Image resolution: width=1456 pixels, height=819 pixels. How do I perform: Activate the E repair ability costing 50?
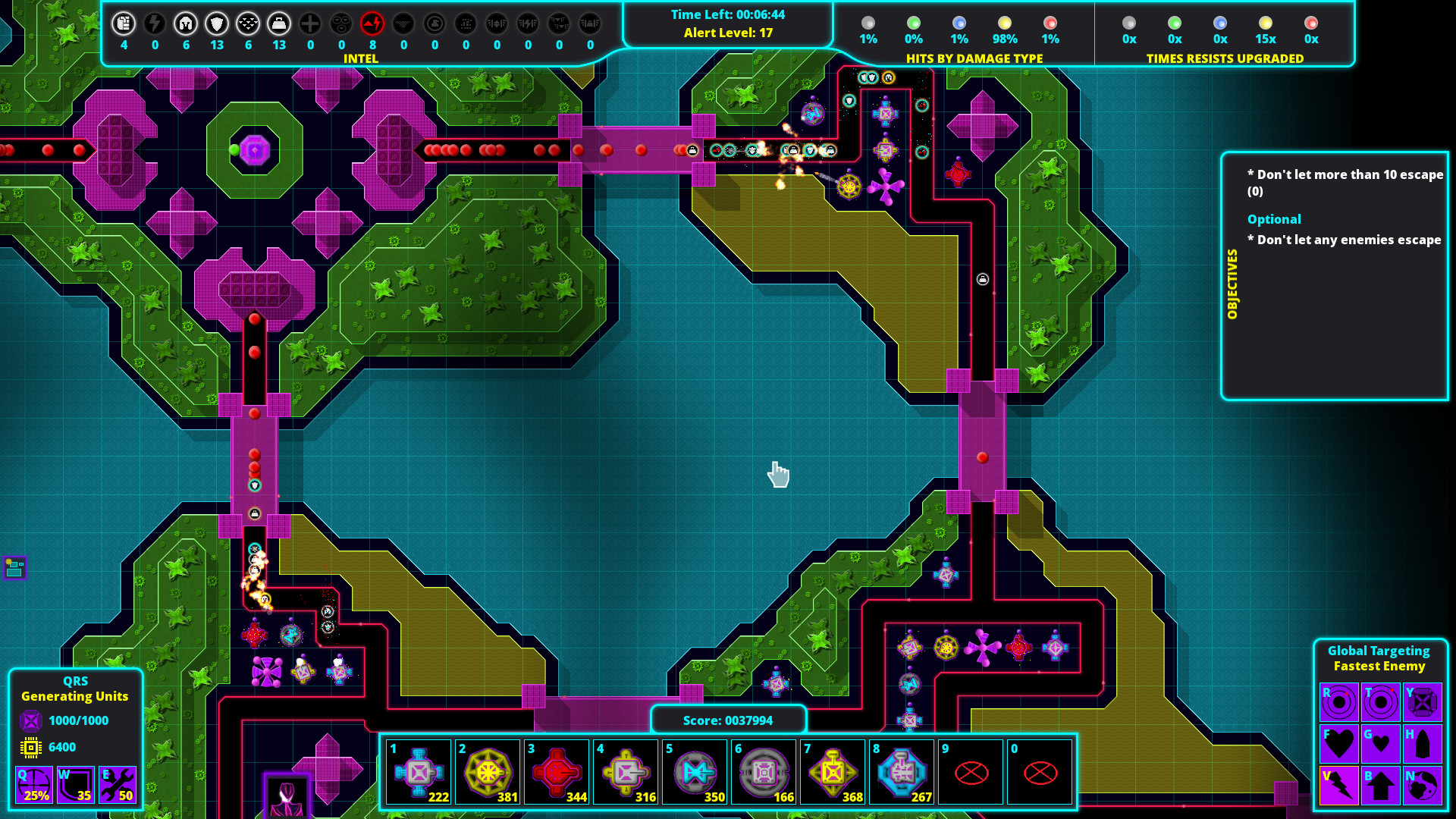[117, 785]
